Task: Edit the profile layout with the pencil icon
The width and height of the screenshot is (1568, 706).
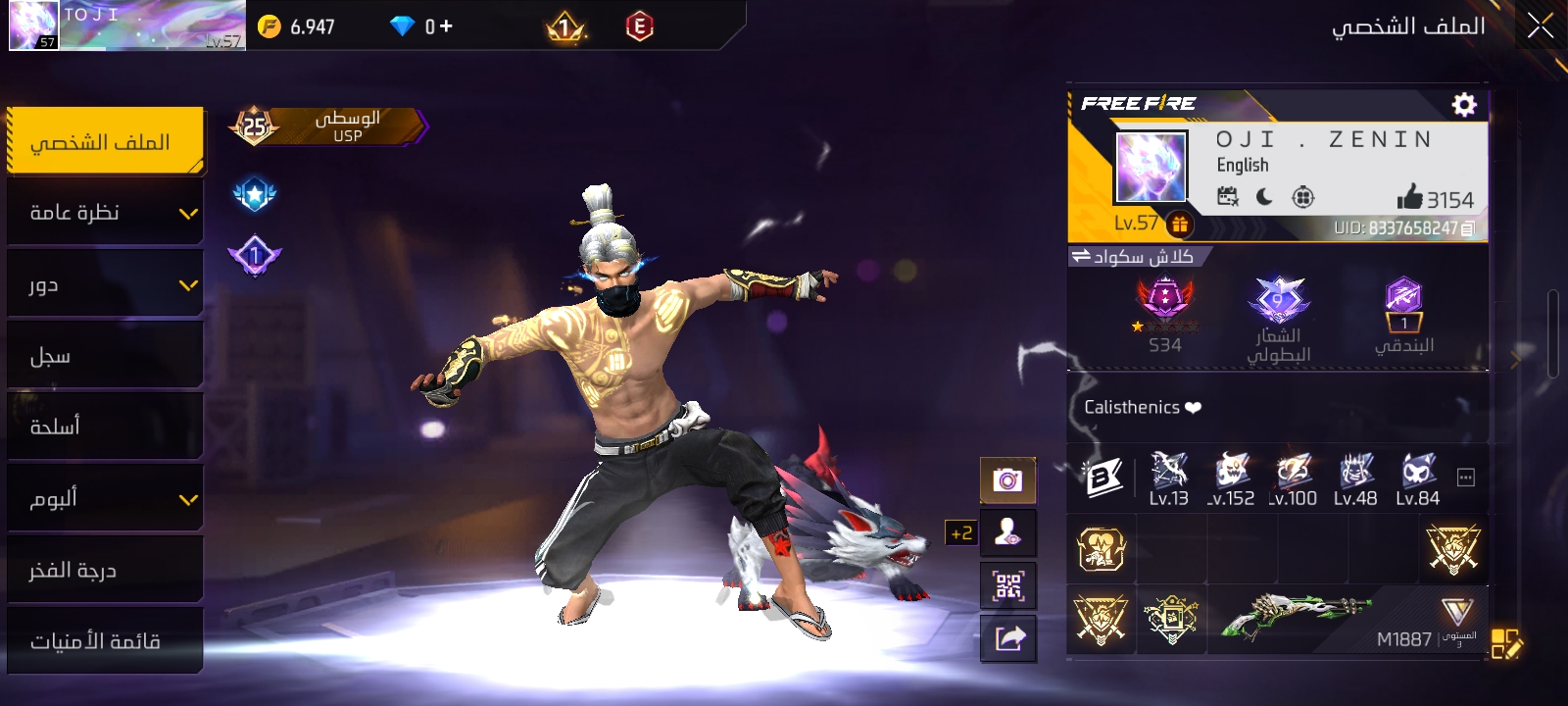Action: pyautogui.click(x=1506, y=643)
